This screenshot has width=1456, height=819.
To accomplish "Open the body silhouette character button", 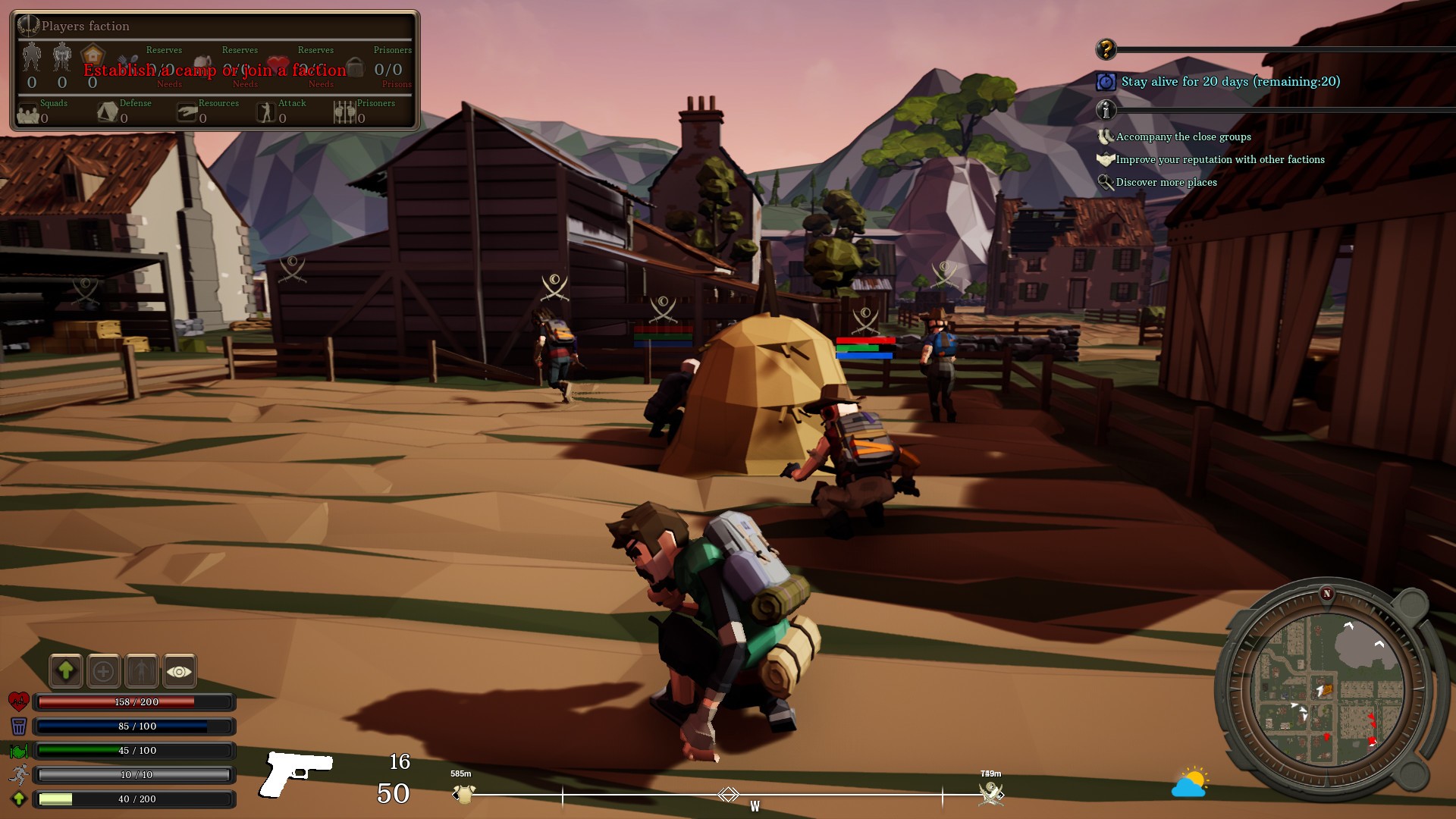I will click(142, 670).
